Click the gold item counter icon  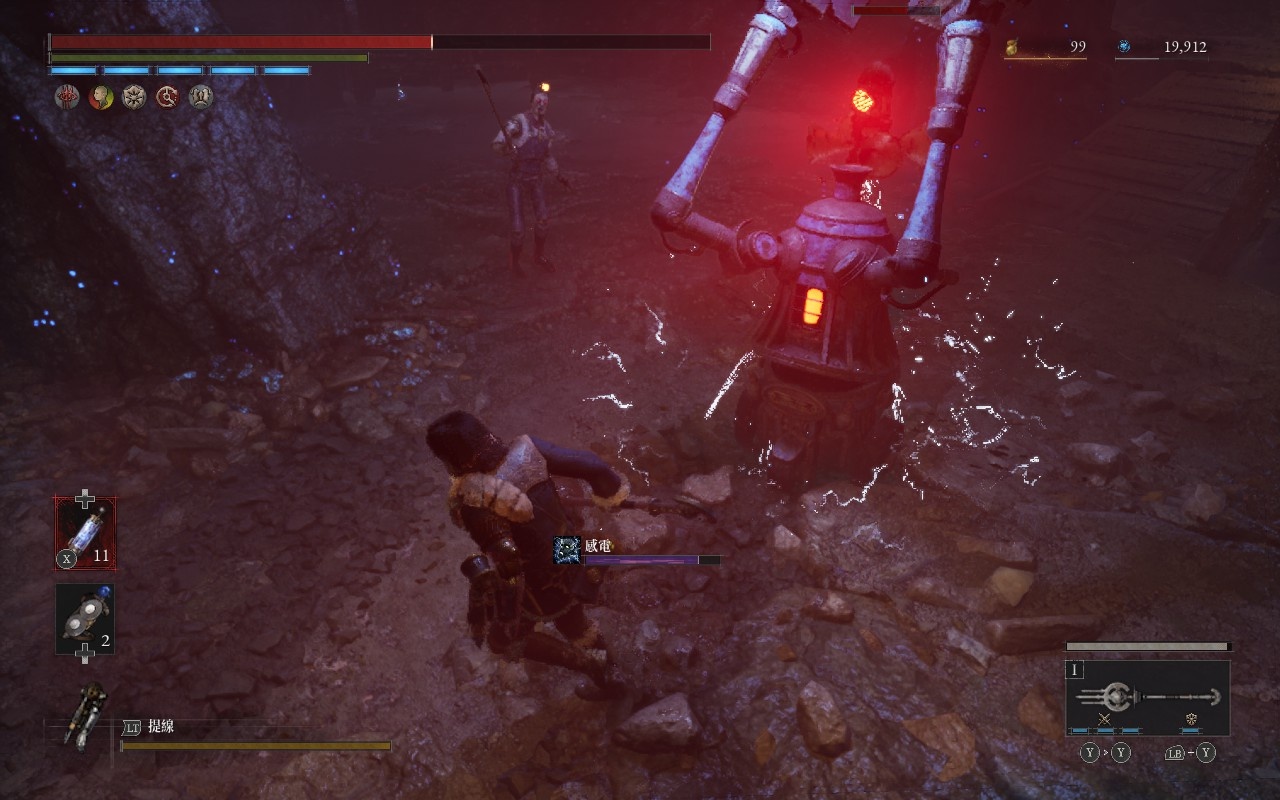tap(1011, 46)
